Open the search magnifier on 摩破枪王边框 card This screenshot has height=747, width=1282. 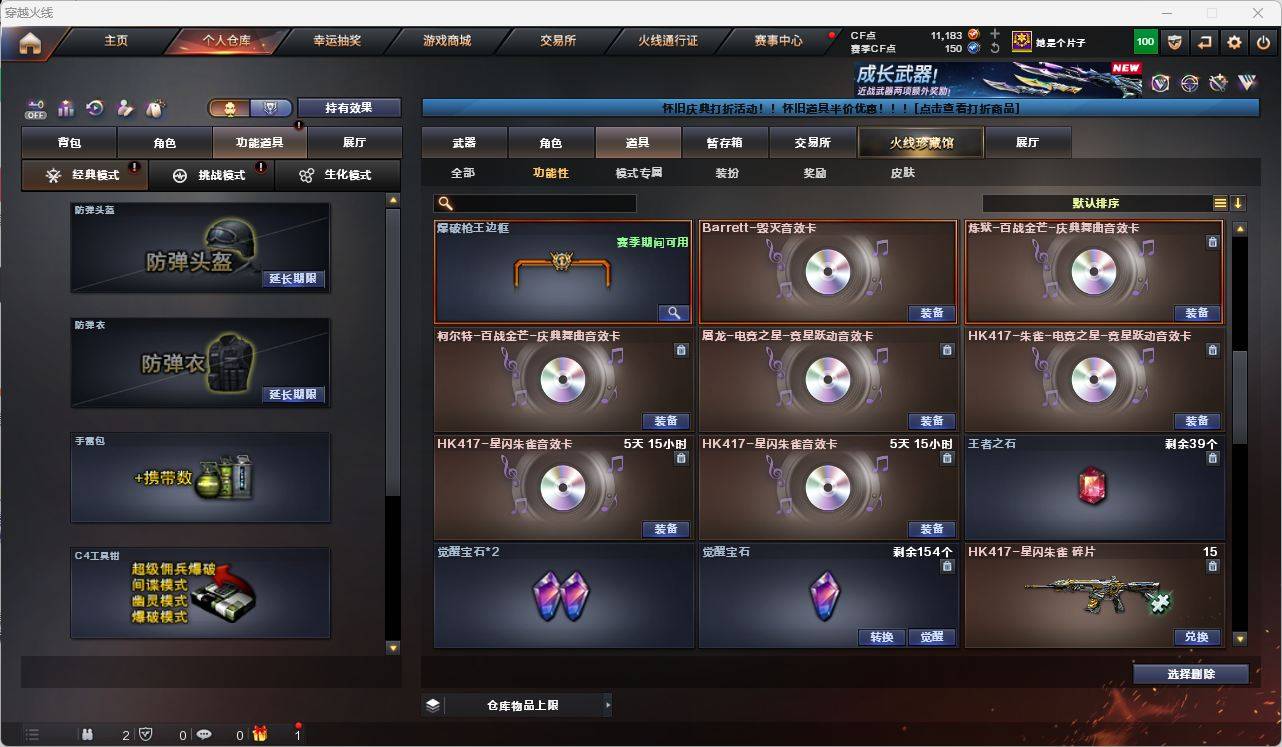click(x=673, y=312)
